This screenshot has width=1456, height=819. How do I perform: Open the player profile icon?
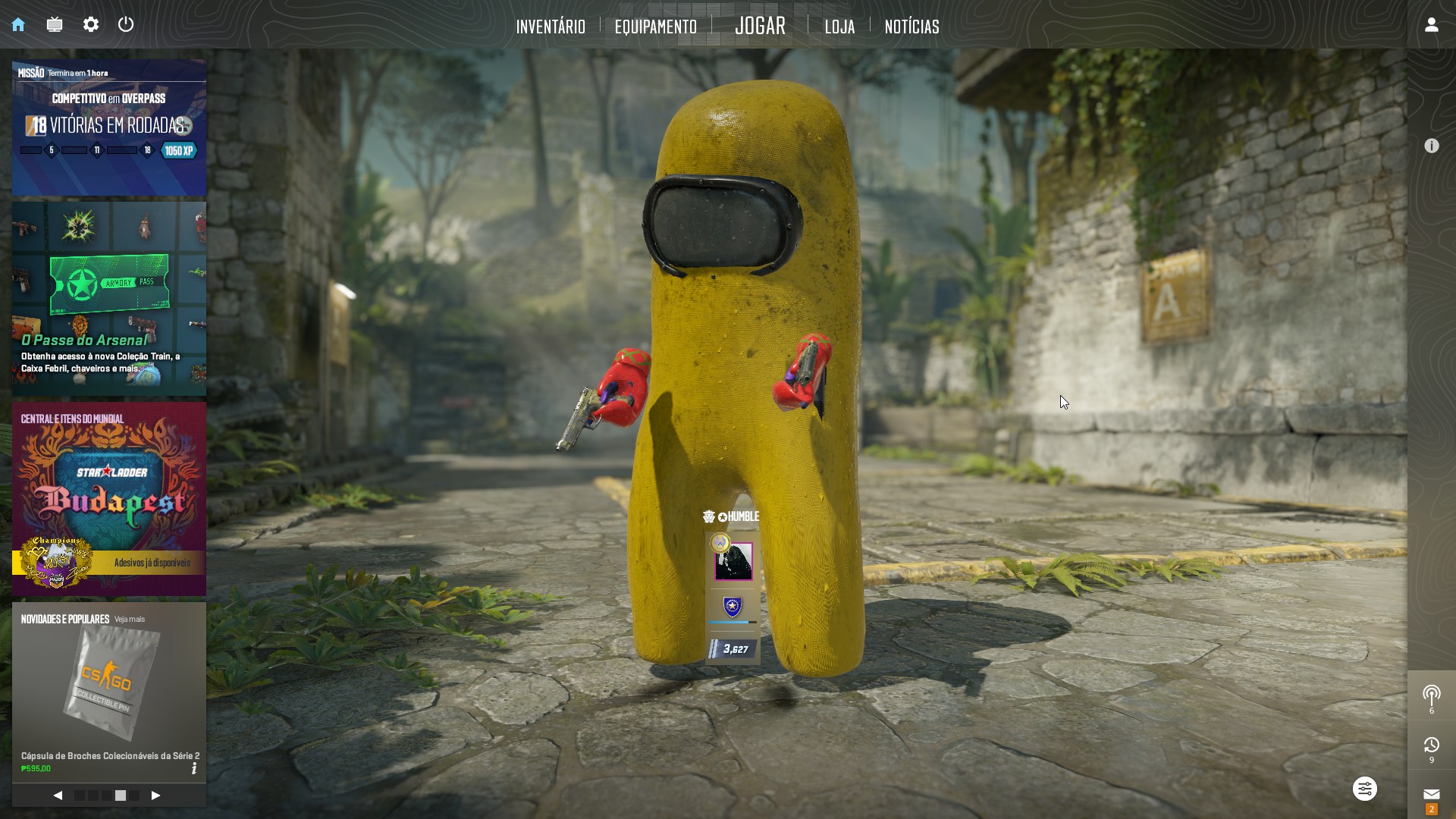[x=1431, y=25]
